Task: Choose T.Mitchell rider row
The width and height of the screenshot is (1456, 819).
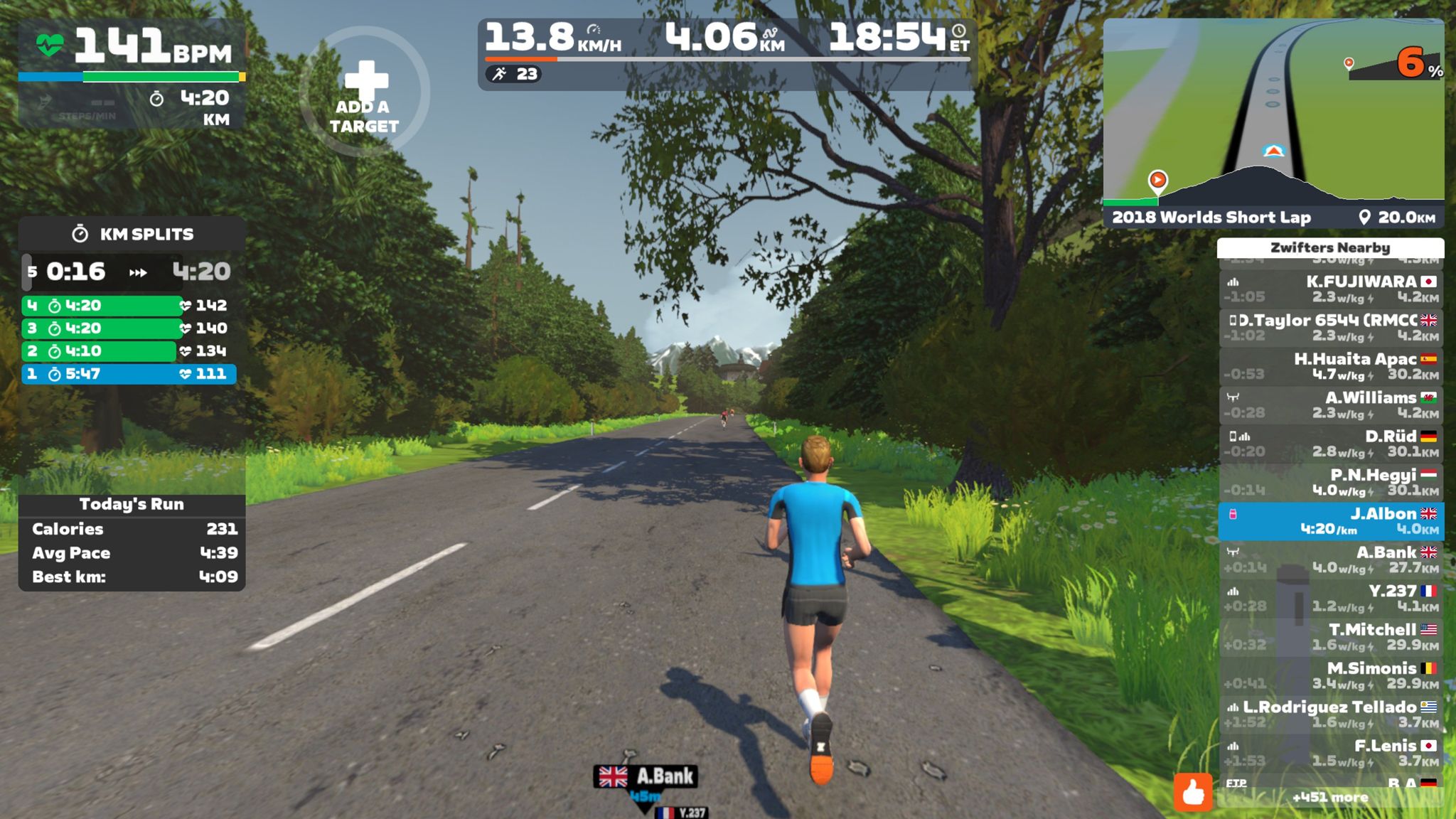Action: coord(1330,637)
